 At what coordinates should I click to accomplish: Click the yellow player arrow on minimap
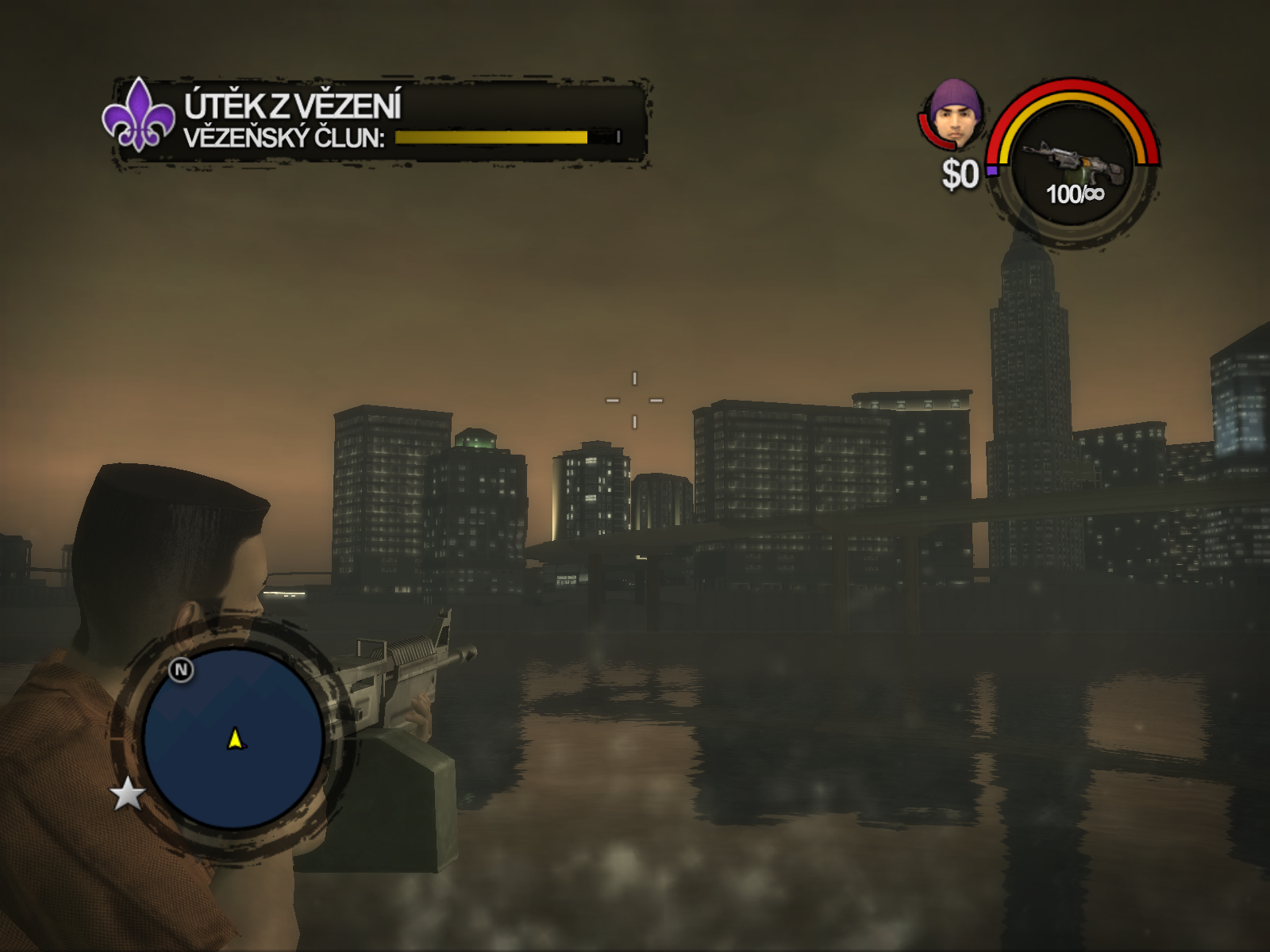click(235, 739)
